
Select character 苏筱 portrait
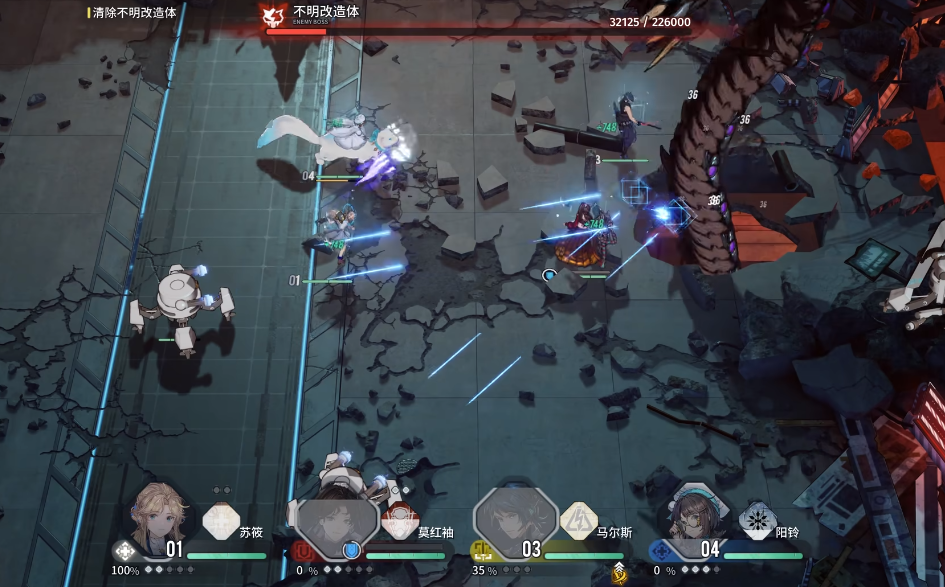[158, 516]
